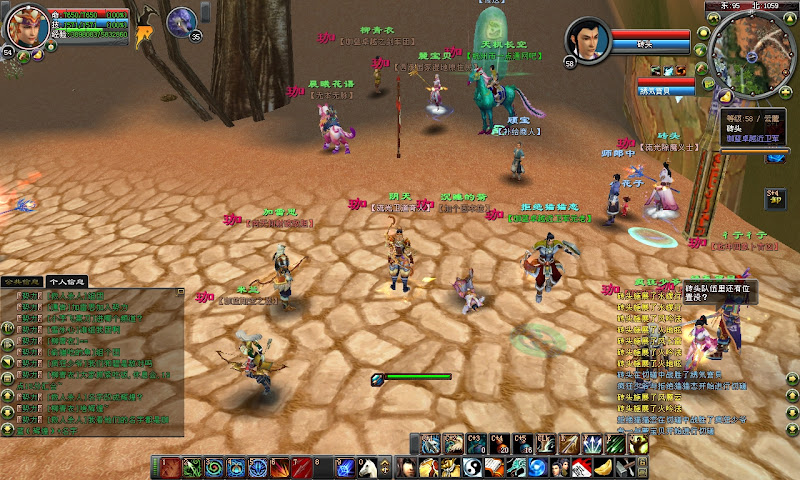The width and height of the screenshot is (800, 480).
Task: Activate the green swirl skill in slot 3
Action: 213,467
